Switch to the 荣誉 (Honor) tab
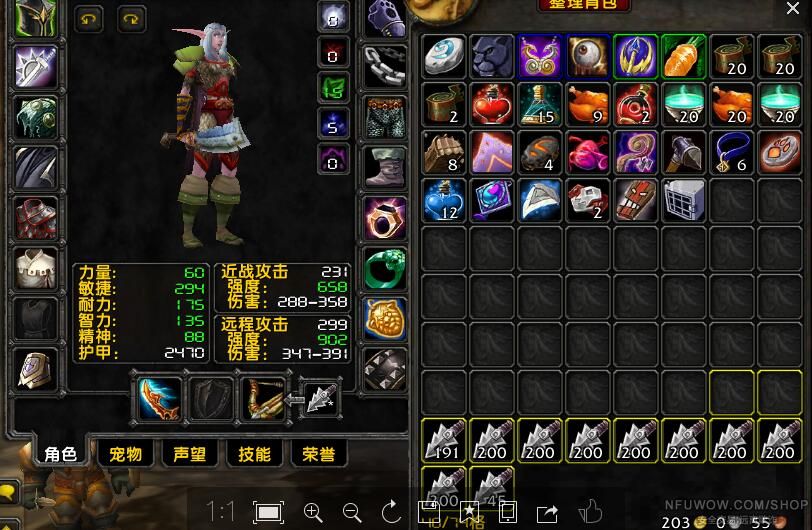 tap(318, 454)
